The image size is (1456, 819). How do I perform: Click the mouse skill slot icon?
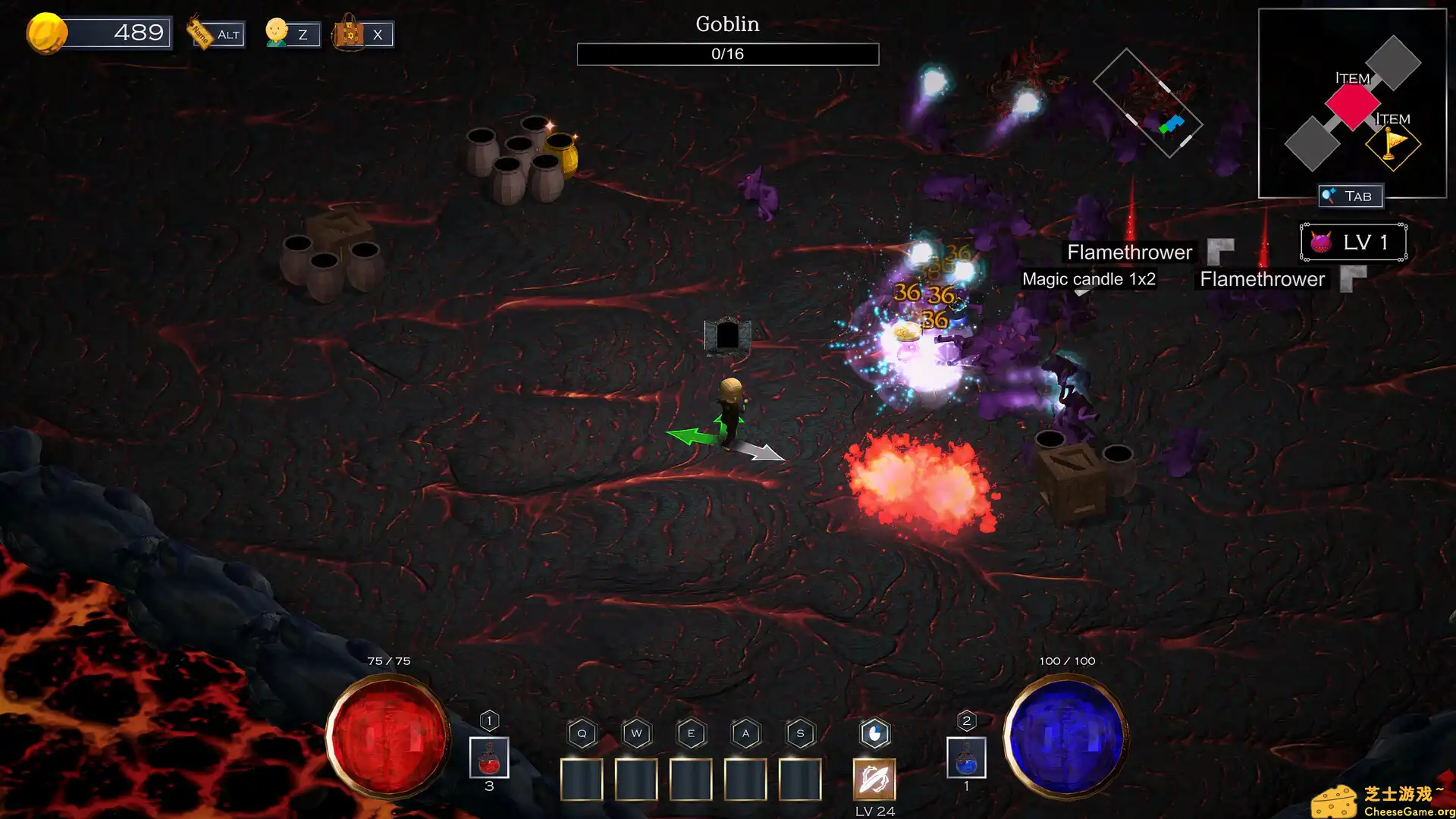click(x=874, y=734)
